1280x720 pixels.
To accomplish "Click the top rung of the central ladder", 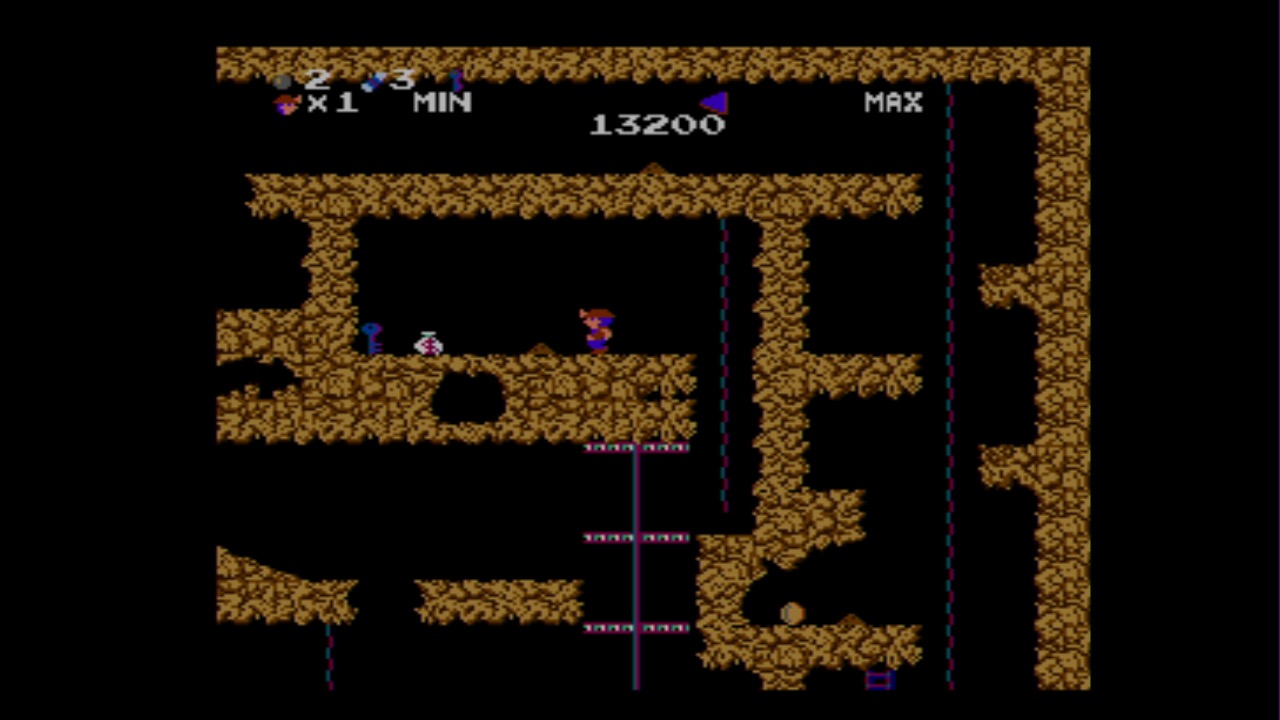I will click(637, 447).
